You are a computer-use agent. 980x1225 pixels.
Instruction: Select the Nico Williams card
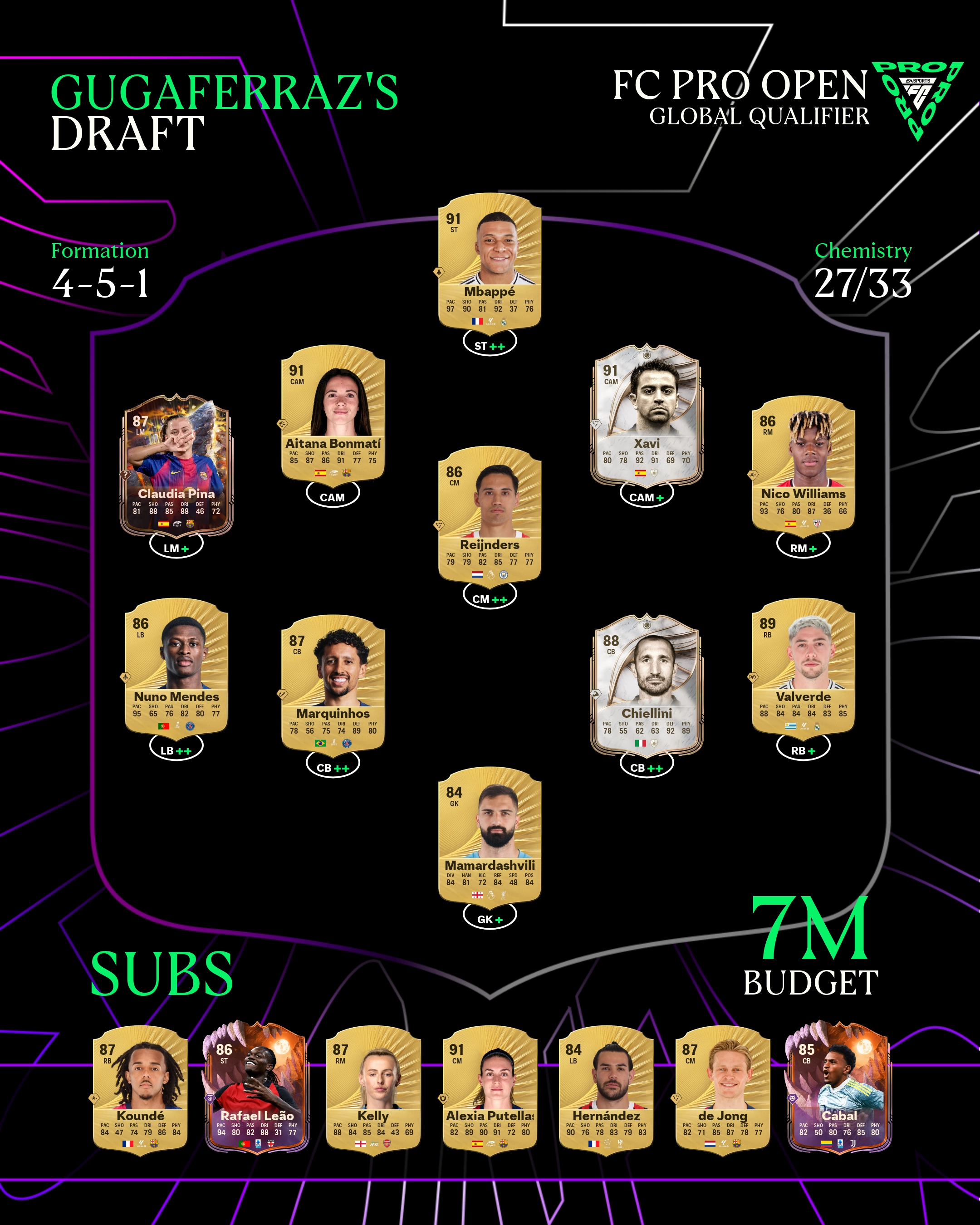(803, 464)
